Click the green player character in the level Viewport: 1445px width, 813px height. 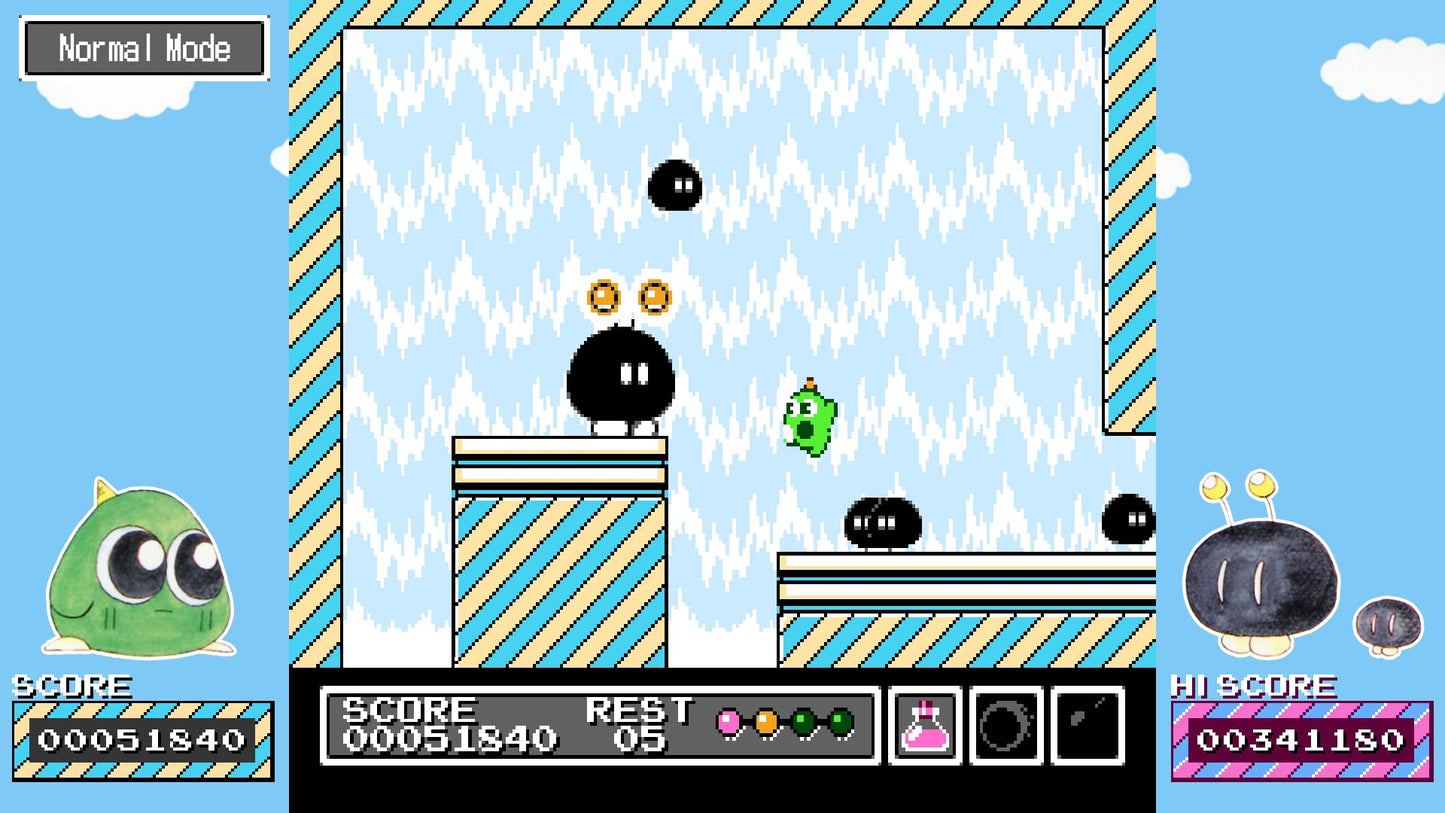[x=808, y=420]
